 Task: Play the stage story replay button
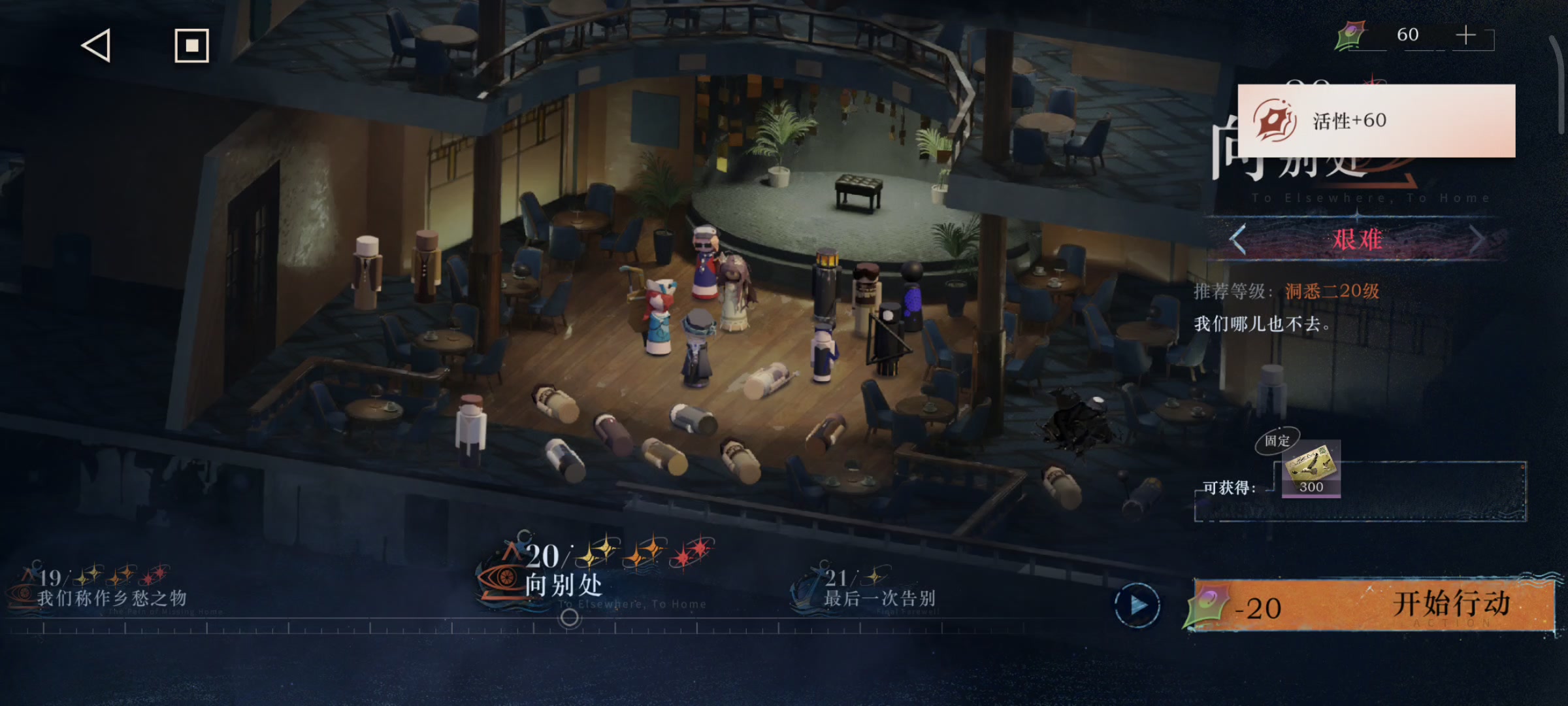pos(1137,605)
